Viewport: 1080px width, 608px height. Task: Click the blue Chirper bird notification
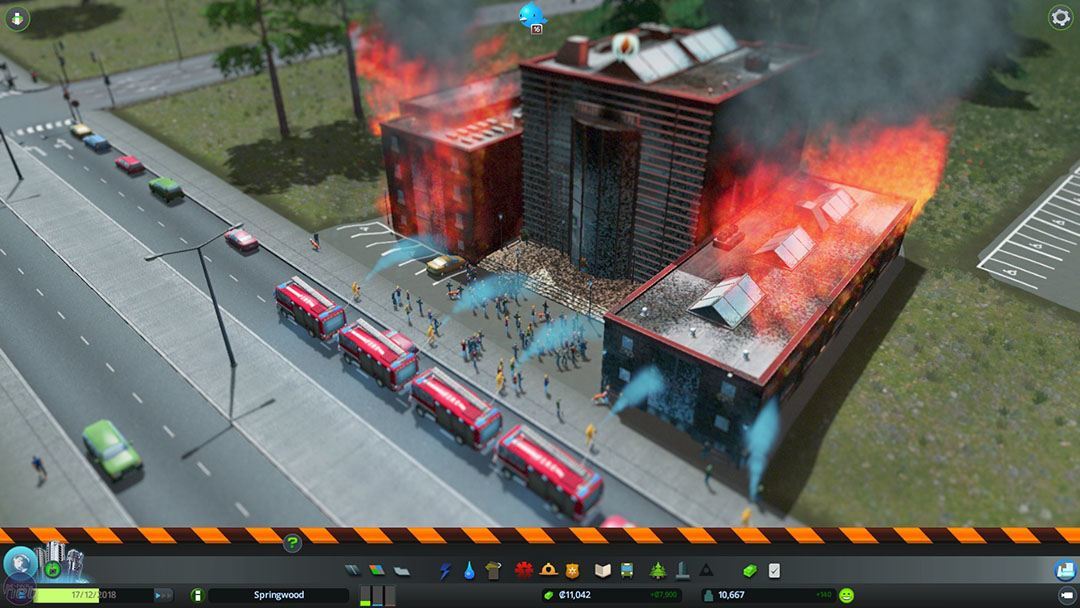point(531,14)
